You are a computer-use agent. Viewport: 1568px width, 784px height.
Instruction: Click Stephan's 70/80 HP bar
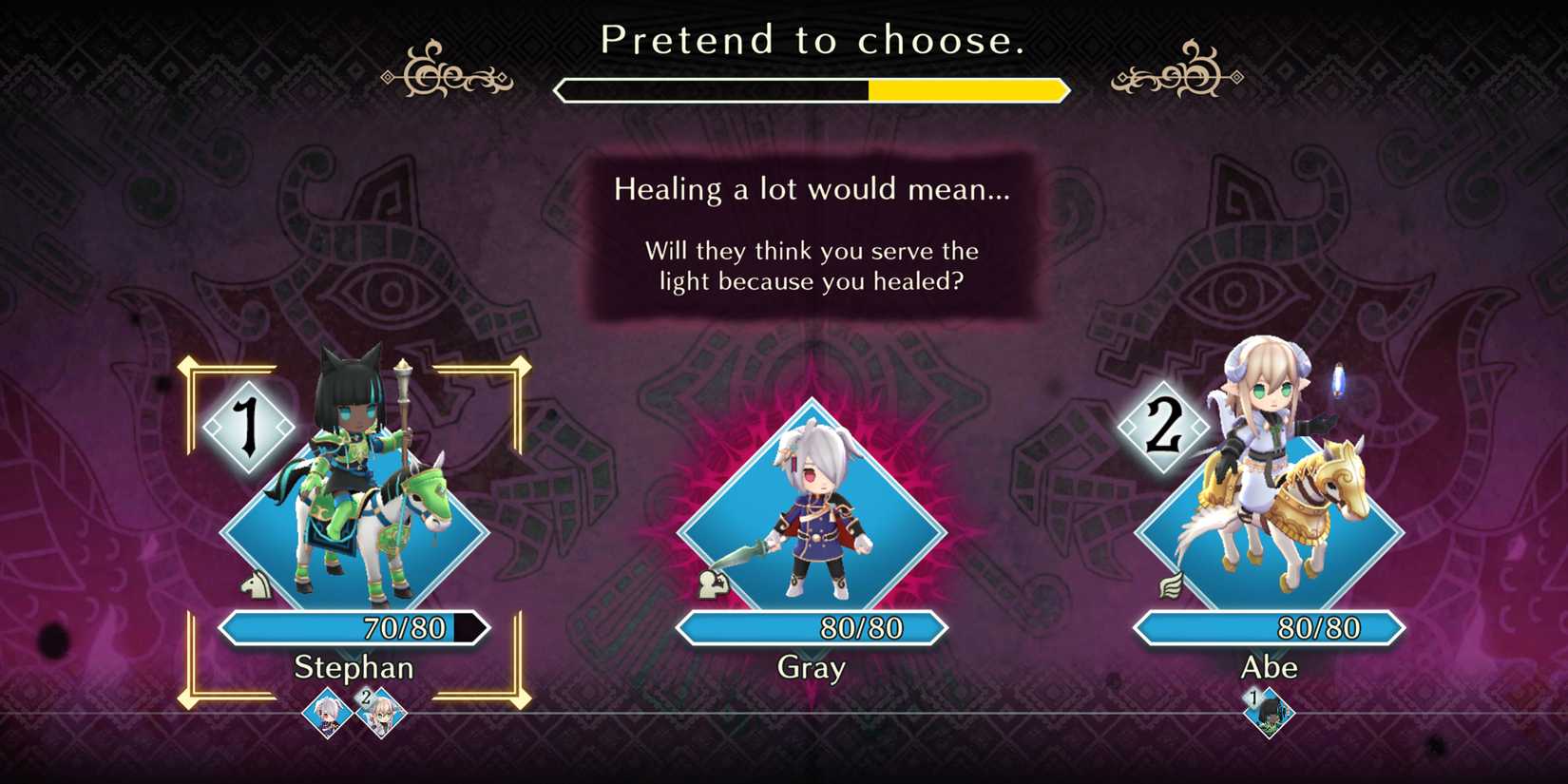click(352, 627)
